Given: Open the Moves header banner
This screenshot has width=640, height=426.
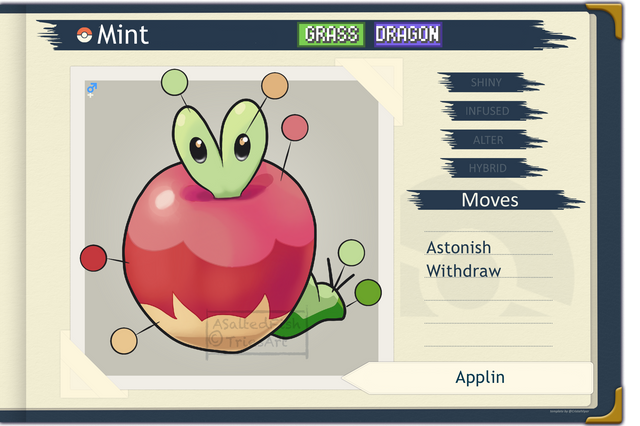Looking at the screenshot, I should pos(490,200).
